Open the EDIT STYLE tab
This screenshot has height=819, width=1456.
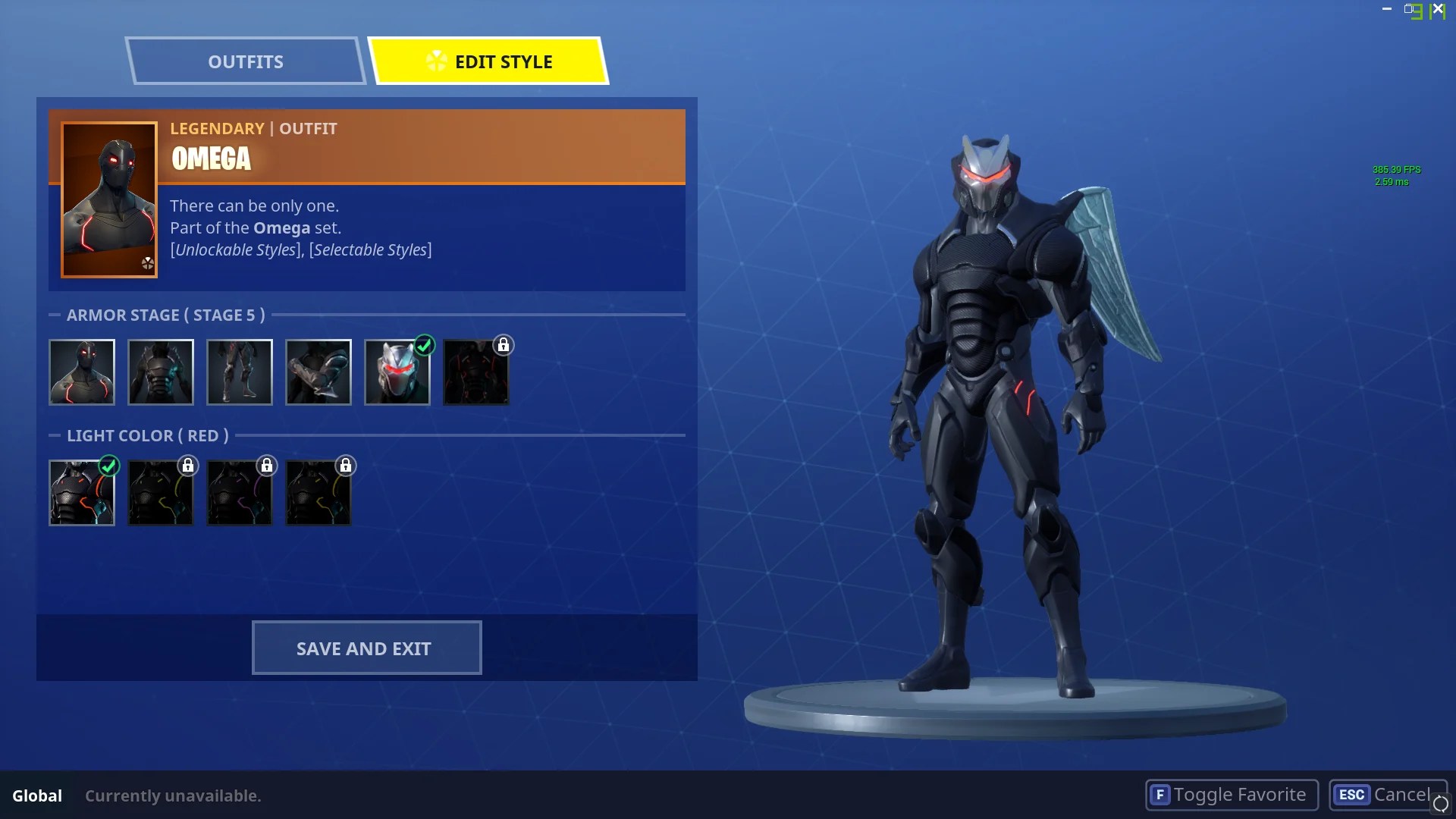click(x=491, y=61)
